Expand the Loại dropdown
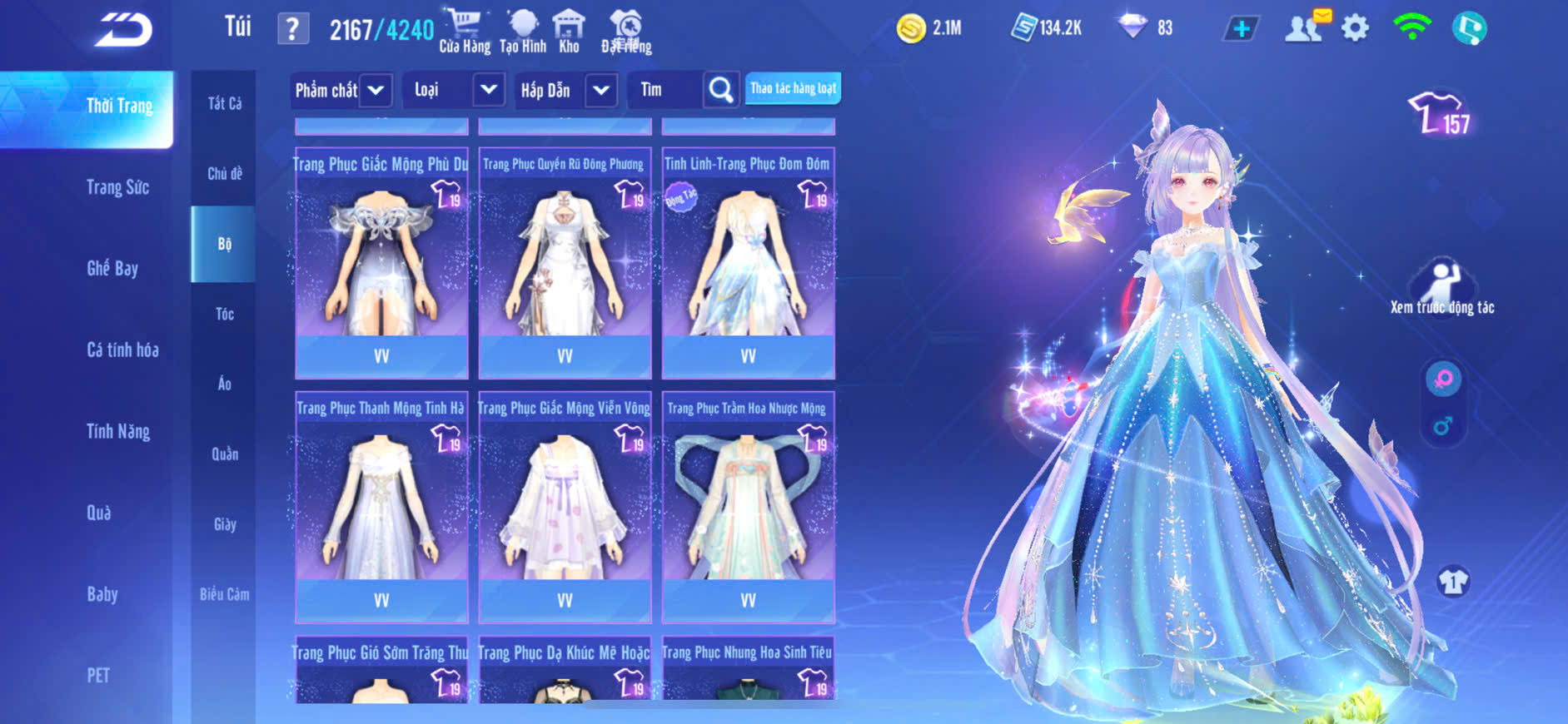The height and width of the screenshot is (724, 1568). tap(488, 90)
